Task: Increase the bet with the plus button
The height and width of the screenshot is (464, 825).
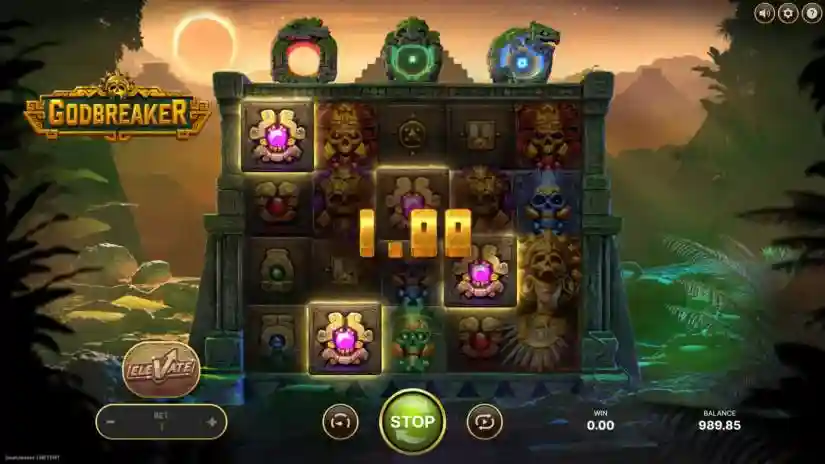Action: (212, 422)
